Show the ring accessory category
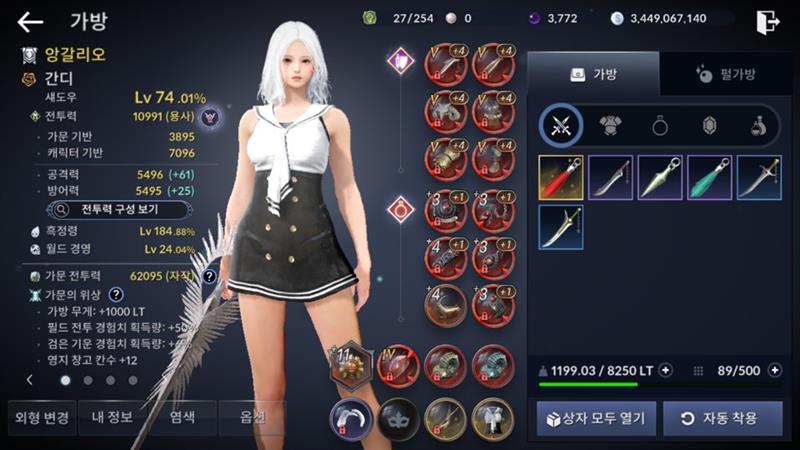Image resolution: width=800 pixels, height=450 pixels. 660,126
